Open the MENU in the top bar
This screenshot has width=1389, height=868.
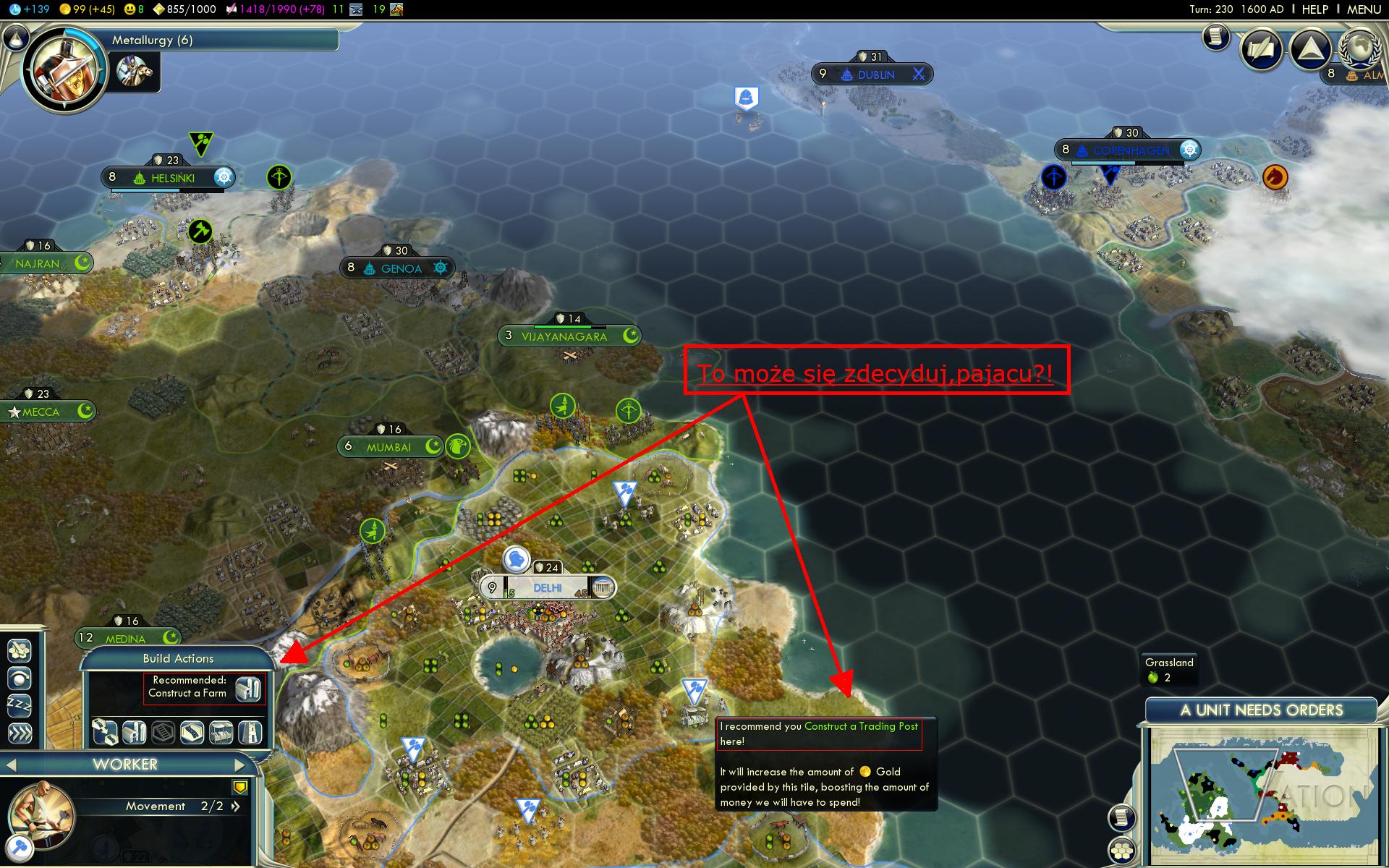(x=1364, y=9)
